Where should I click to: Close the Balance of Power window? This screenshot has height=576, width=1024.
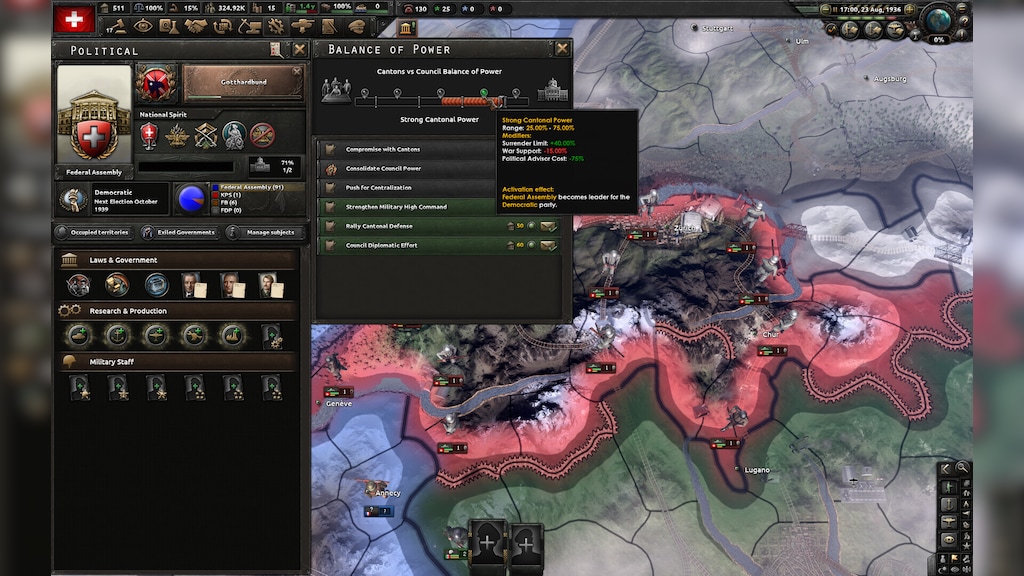tap(562, 48)
